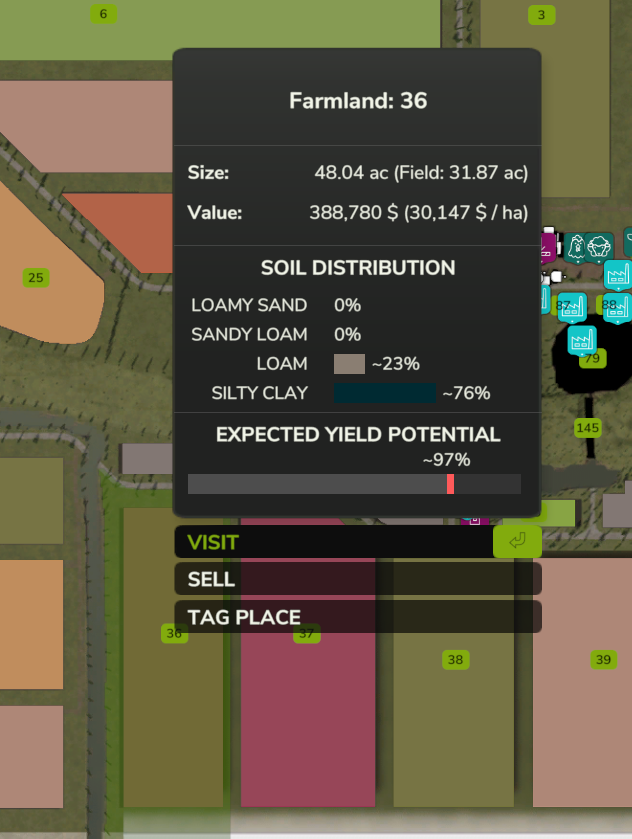The image size is (632, 839).
Task: Select the field 38 number marker
Action: click(456, 660)
